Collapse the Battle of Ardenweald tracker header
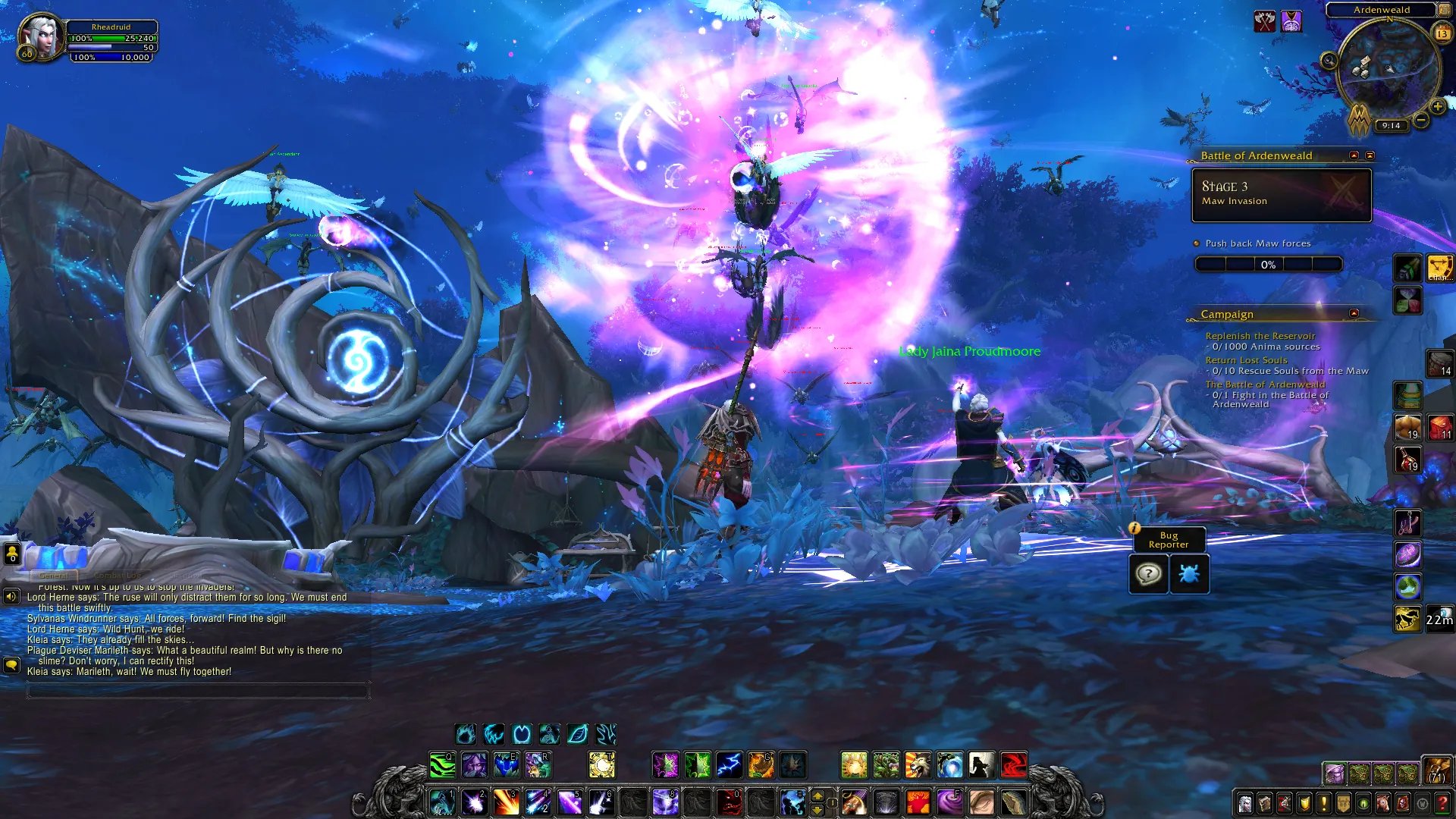The width and height of the screenshot is (1456, 819). [1354, 155]
